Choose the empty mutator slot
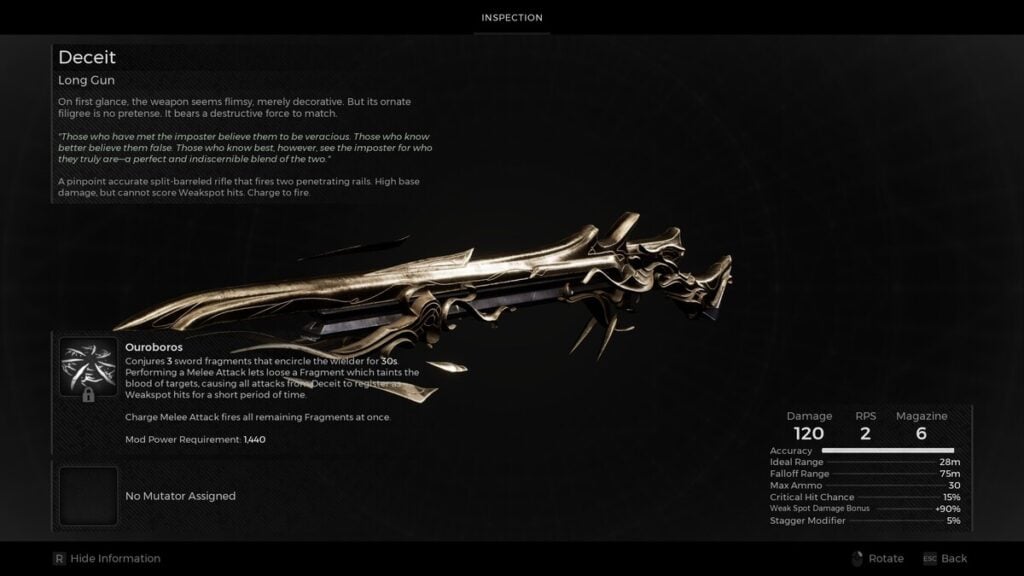Image resolution: width=1024 pixels, height=576 pixels. [x=88, y=496]
